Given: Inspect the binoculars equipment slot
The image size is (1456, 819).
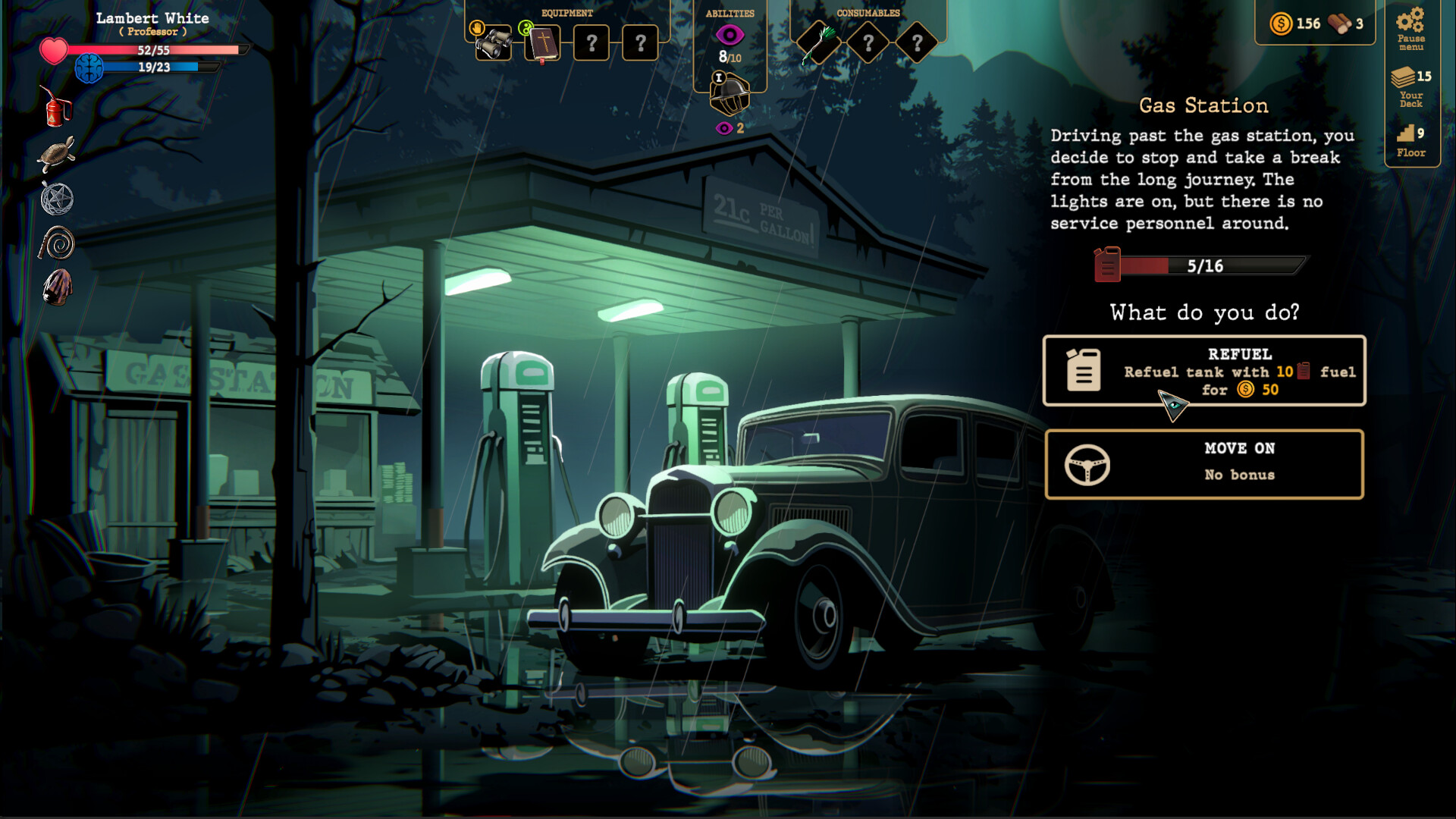Looking at the screenshot, I should click(494, 43).
